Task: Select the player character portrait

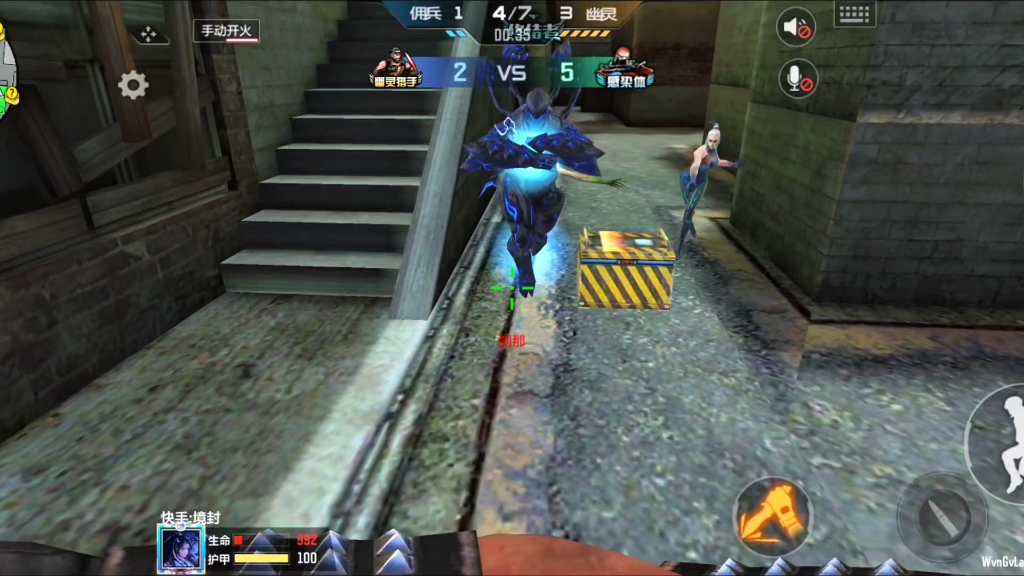Action: click(181, 549)
